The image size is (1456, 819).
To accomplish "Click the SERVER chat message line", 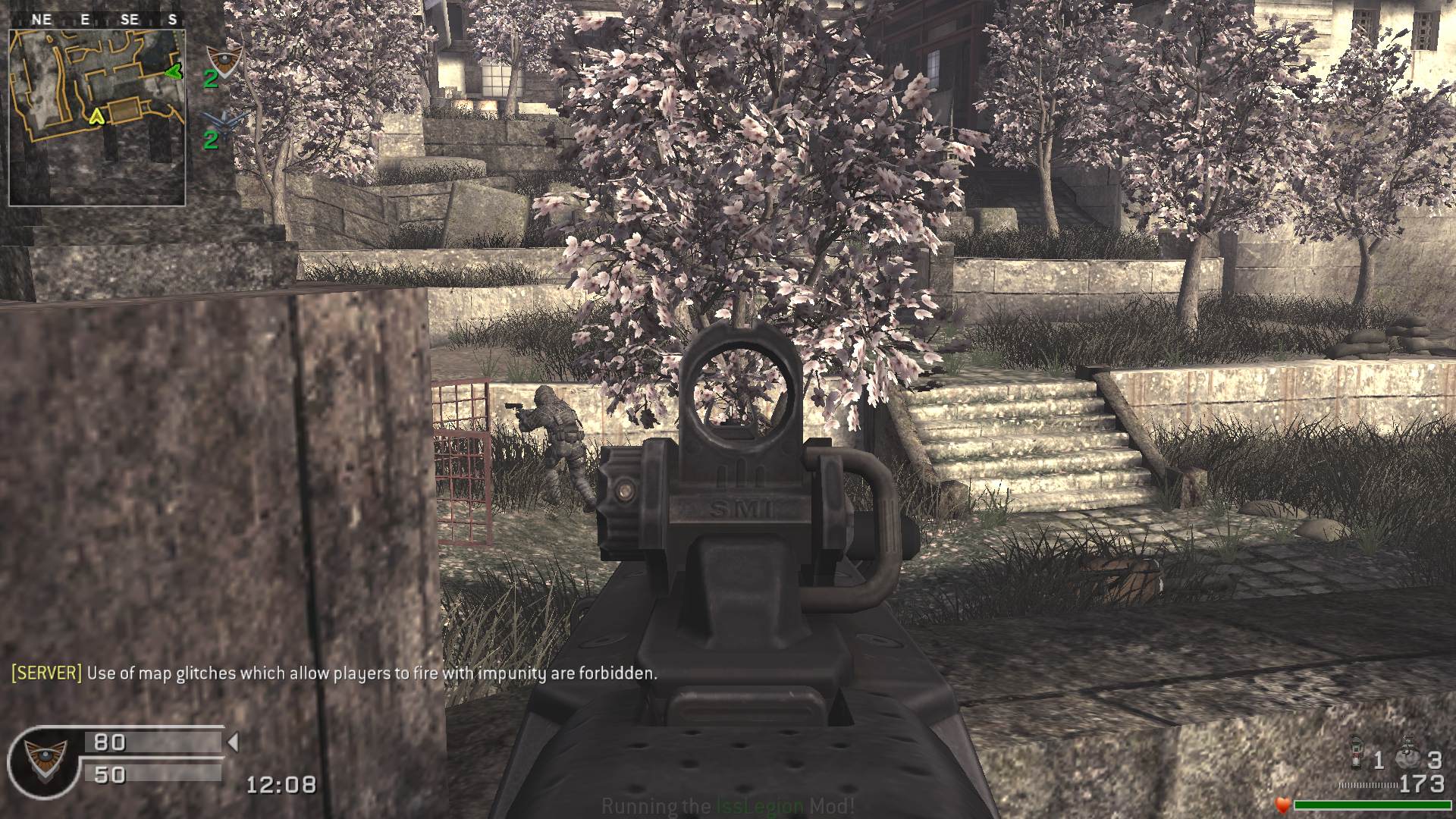I will [334, 673].
